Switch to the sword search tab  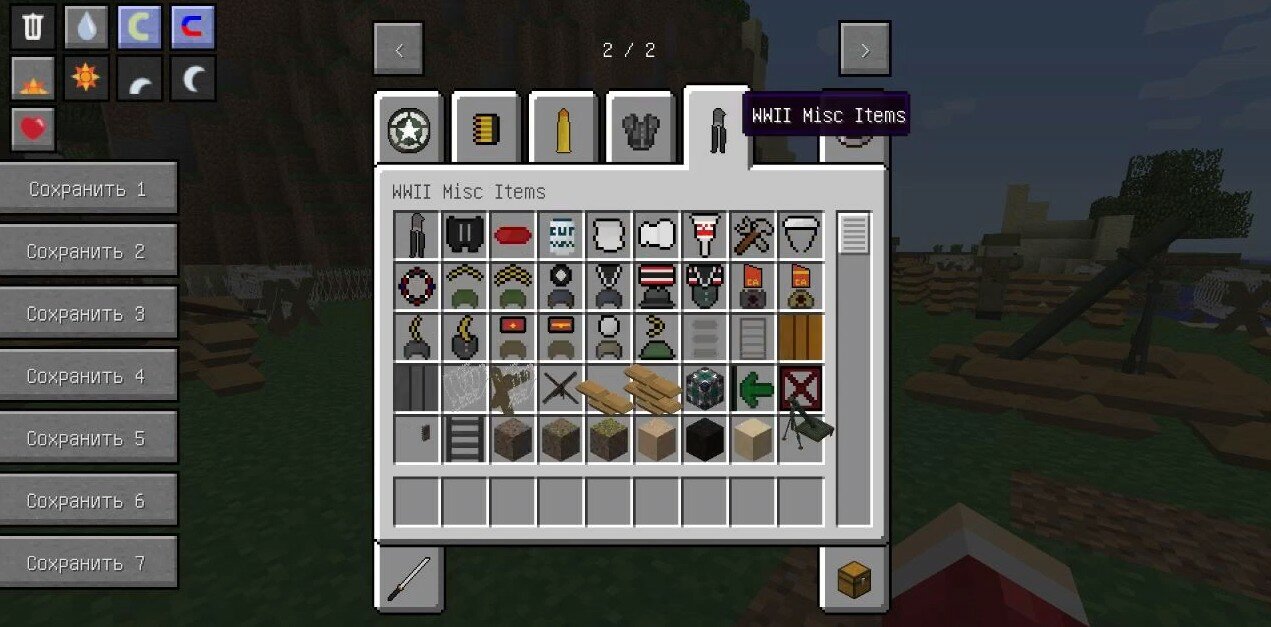click(409, 578)
